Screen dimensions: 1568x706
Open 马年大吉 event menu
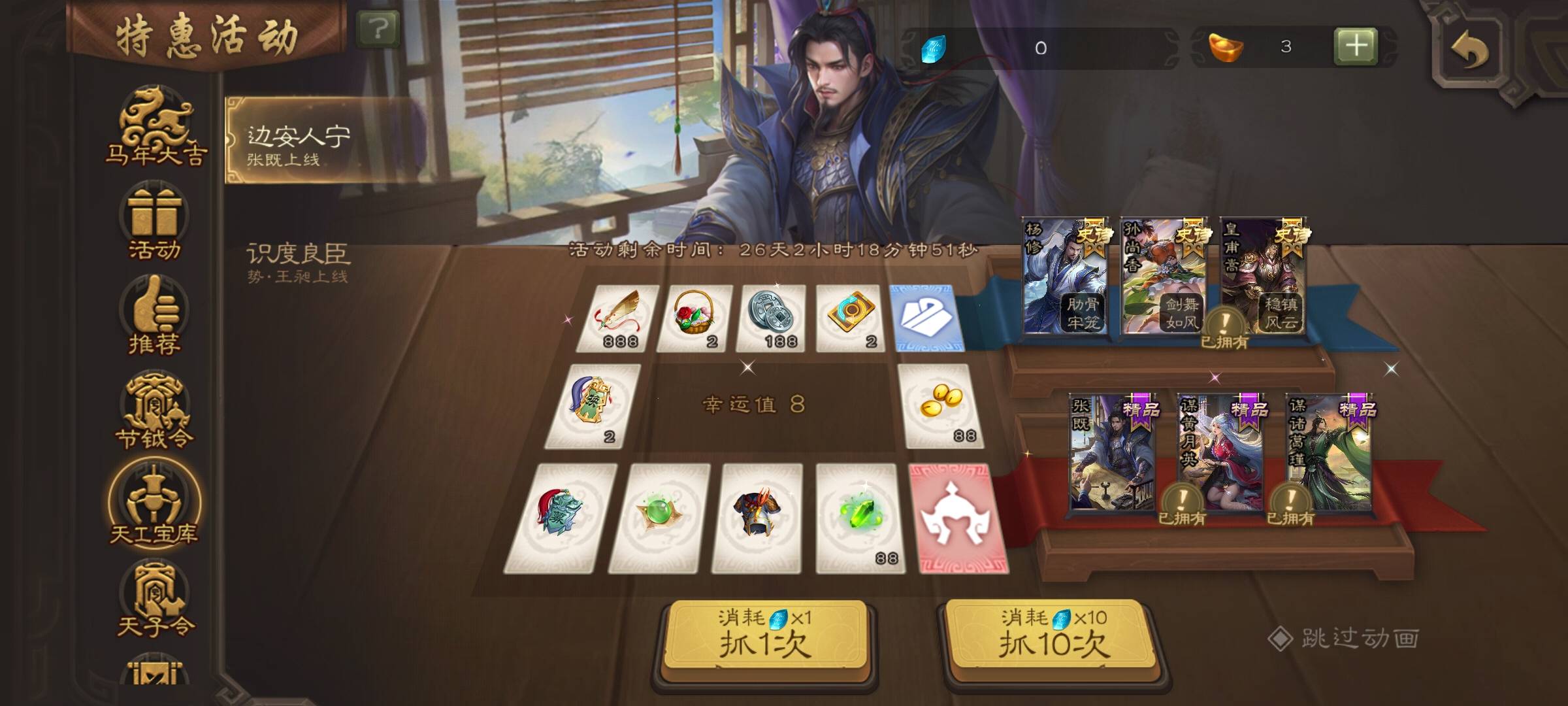click(x=155, y=127)
